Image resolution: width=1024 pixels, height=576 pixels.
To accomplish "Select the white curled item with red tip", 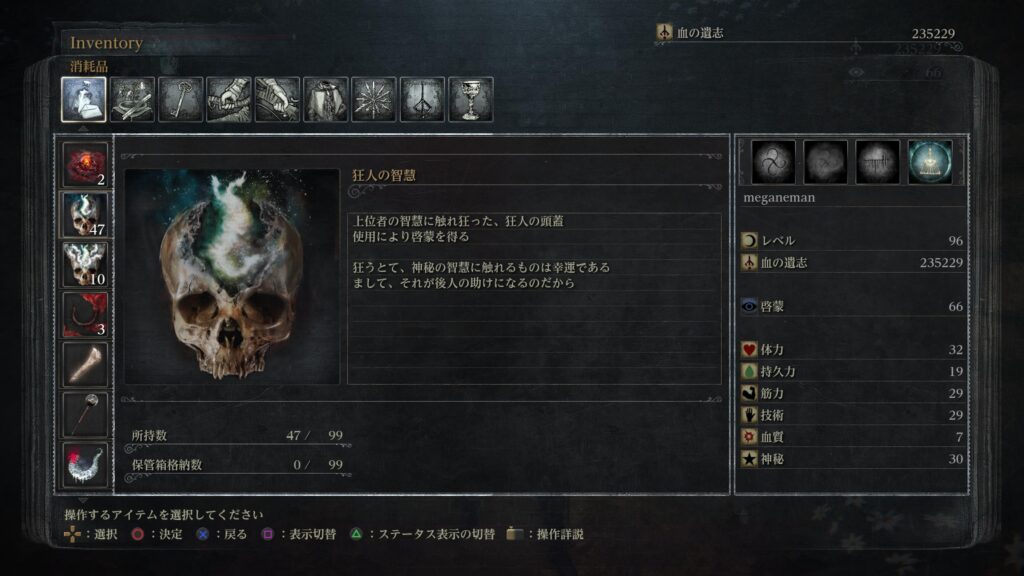I will pos(85,465).
